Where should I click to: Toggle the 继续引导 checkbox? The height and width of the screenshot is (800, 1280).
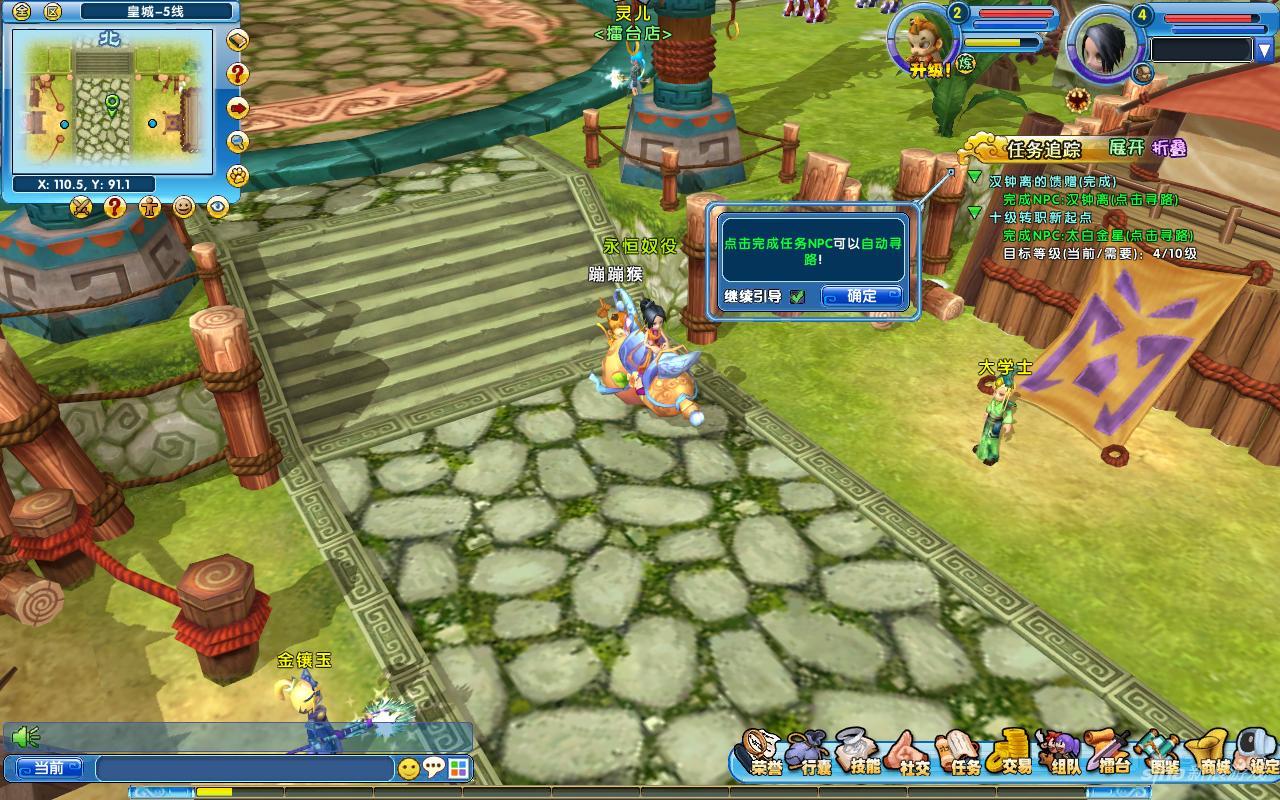[x=797, y=296]
